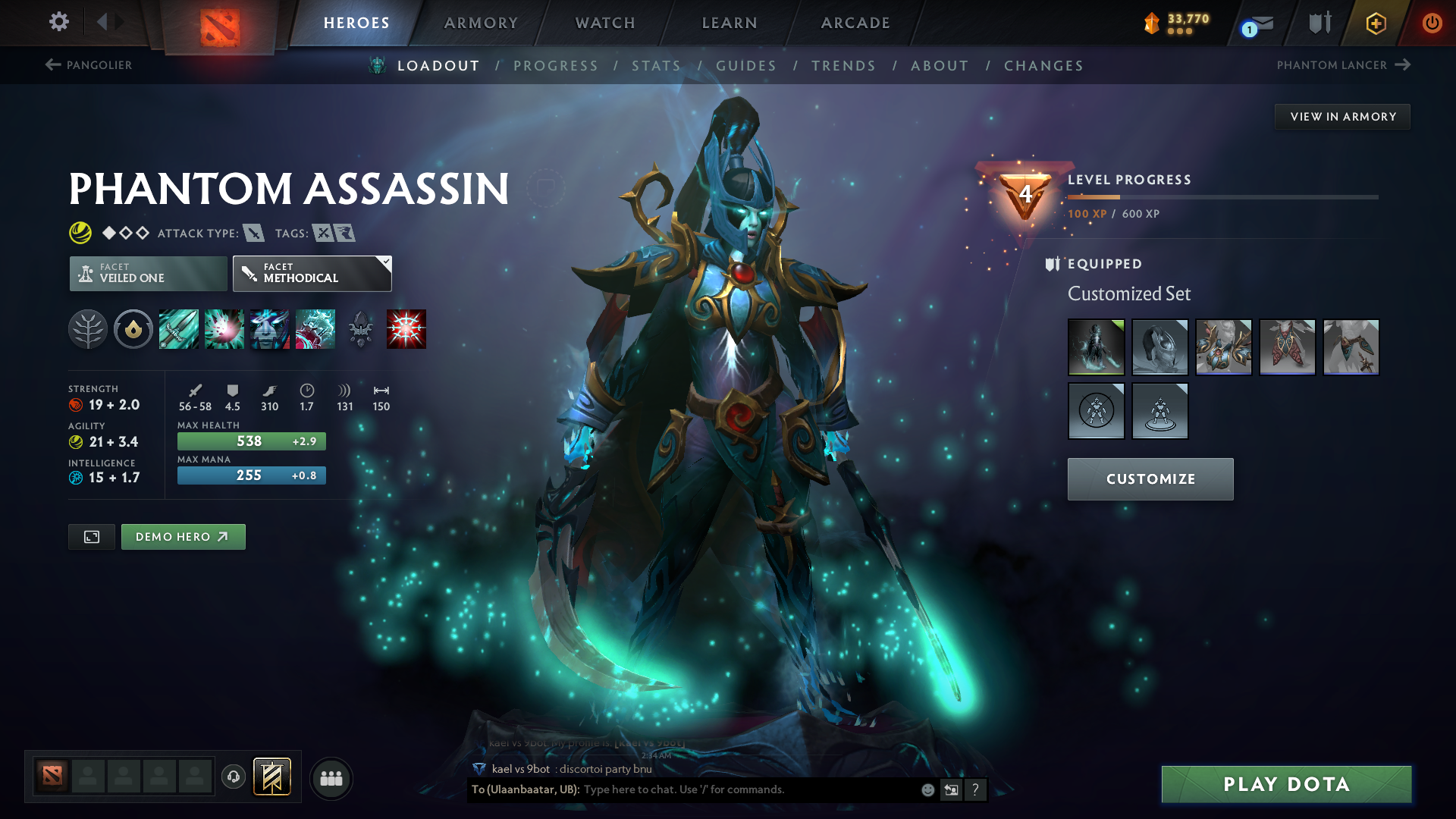Screen dimensions: 1456x819
Task: Select the Blur ability icon
Action: 270,329
